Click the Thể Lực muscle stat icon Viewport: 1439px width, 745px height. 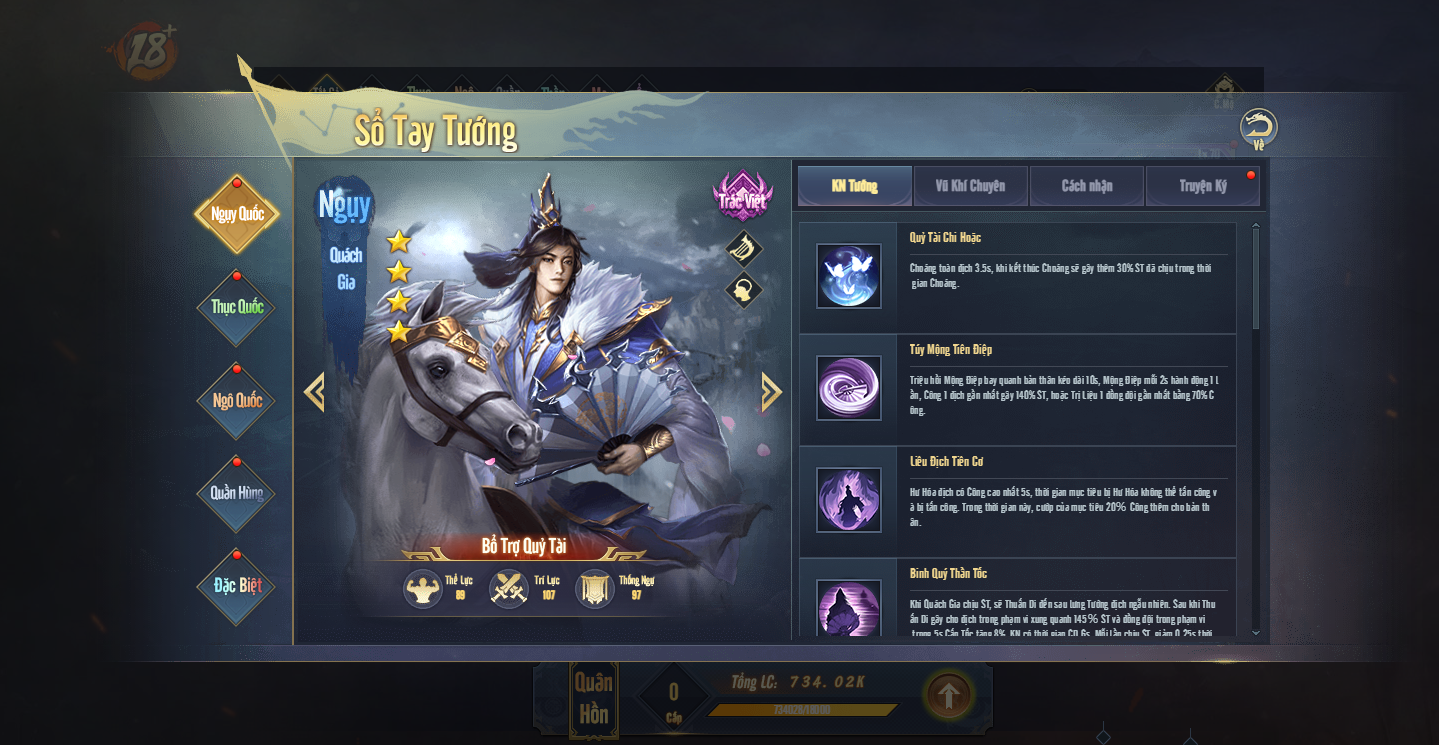coord(423,589)
